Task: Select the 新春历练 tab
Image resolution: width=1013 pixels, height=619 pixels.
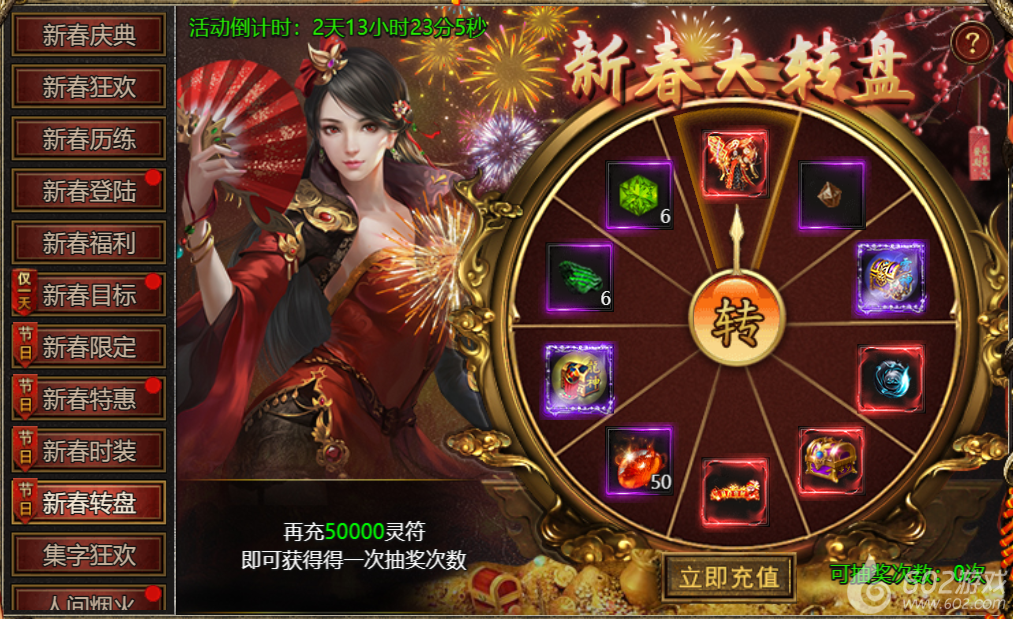Action: 88,138
